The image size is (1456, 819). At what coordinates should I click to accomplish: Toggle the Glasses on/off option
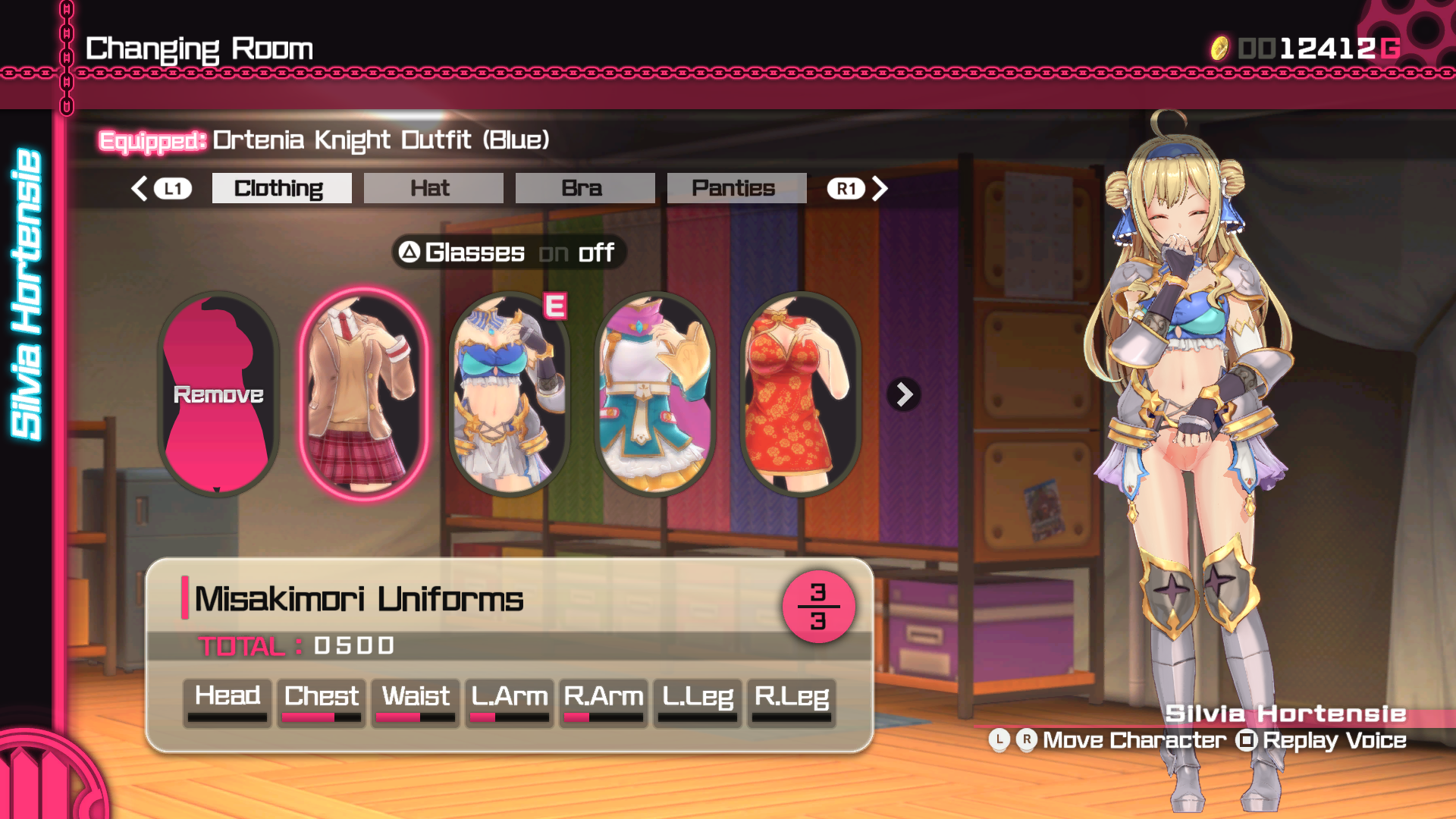point(507,253)
